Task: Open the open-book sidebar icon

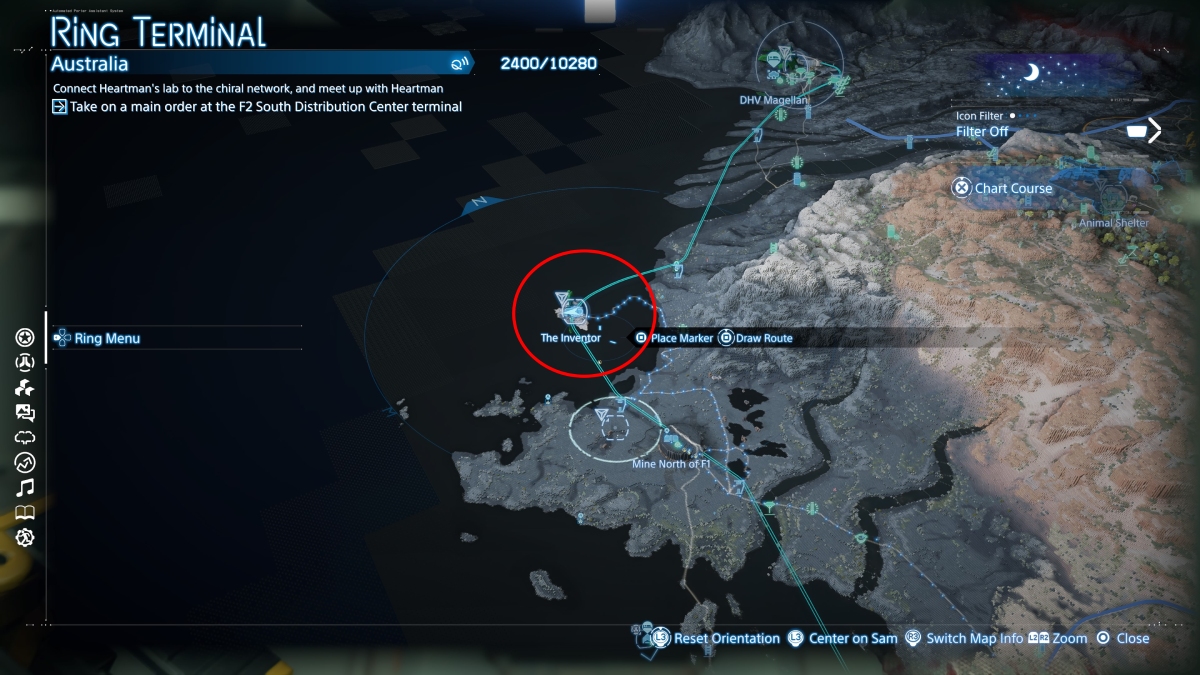Action: [x=25, y=512]
